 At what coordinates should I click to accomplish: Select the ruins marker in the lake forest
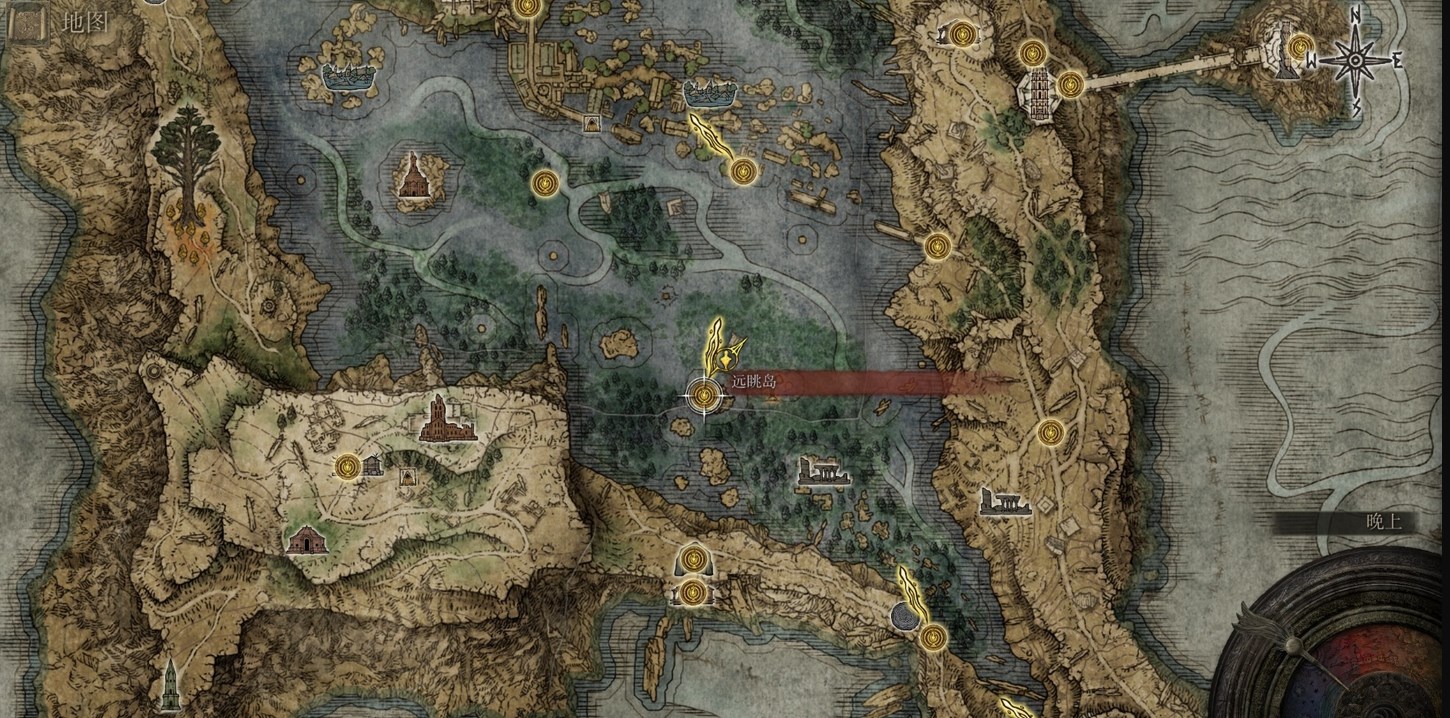823,471
